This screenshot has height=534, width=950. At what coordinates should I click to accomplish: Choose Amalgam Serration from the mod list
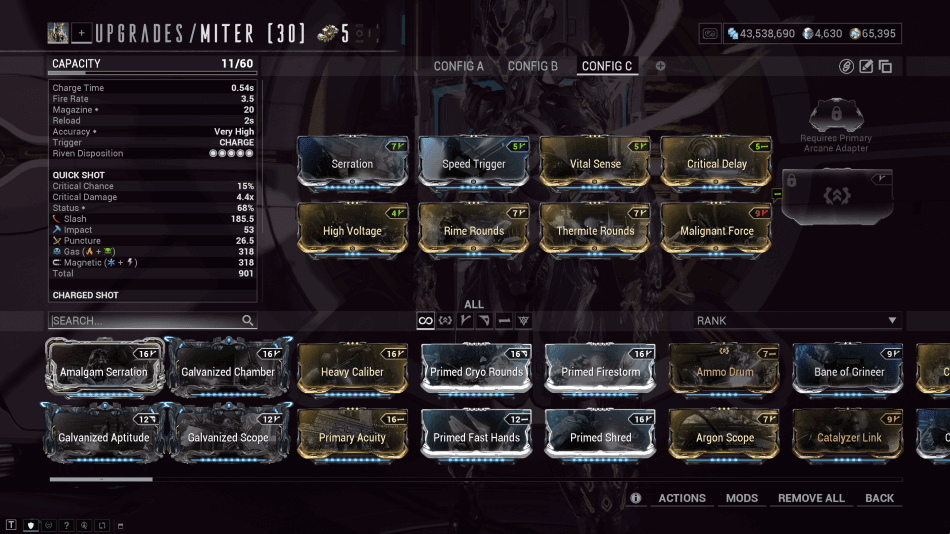(103, 371)
